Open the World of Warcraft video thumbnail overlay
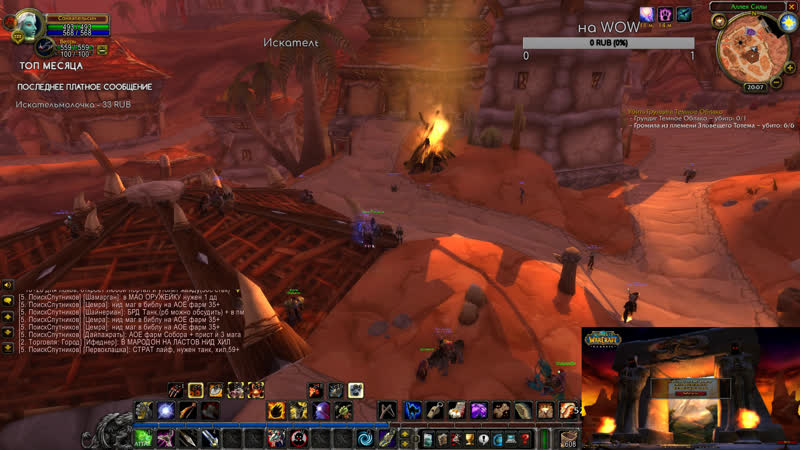Viewport: 800px width, 450px height. tap(690, 386)
